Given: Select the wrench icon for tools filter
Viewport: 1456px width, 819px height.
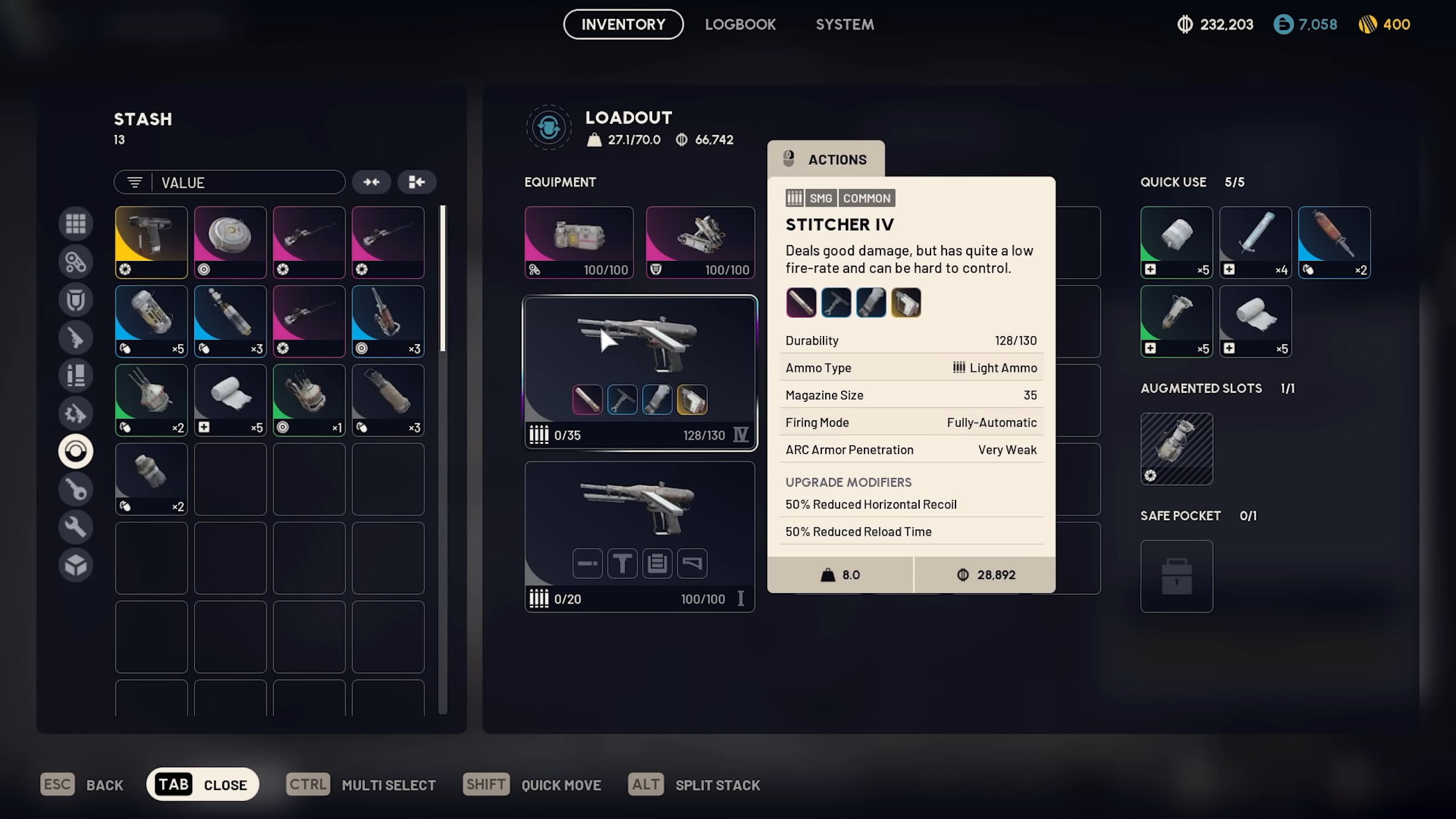Looking at the screenshot, I should [76, 527].
